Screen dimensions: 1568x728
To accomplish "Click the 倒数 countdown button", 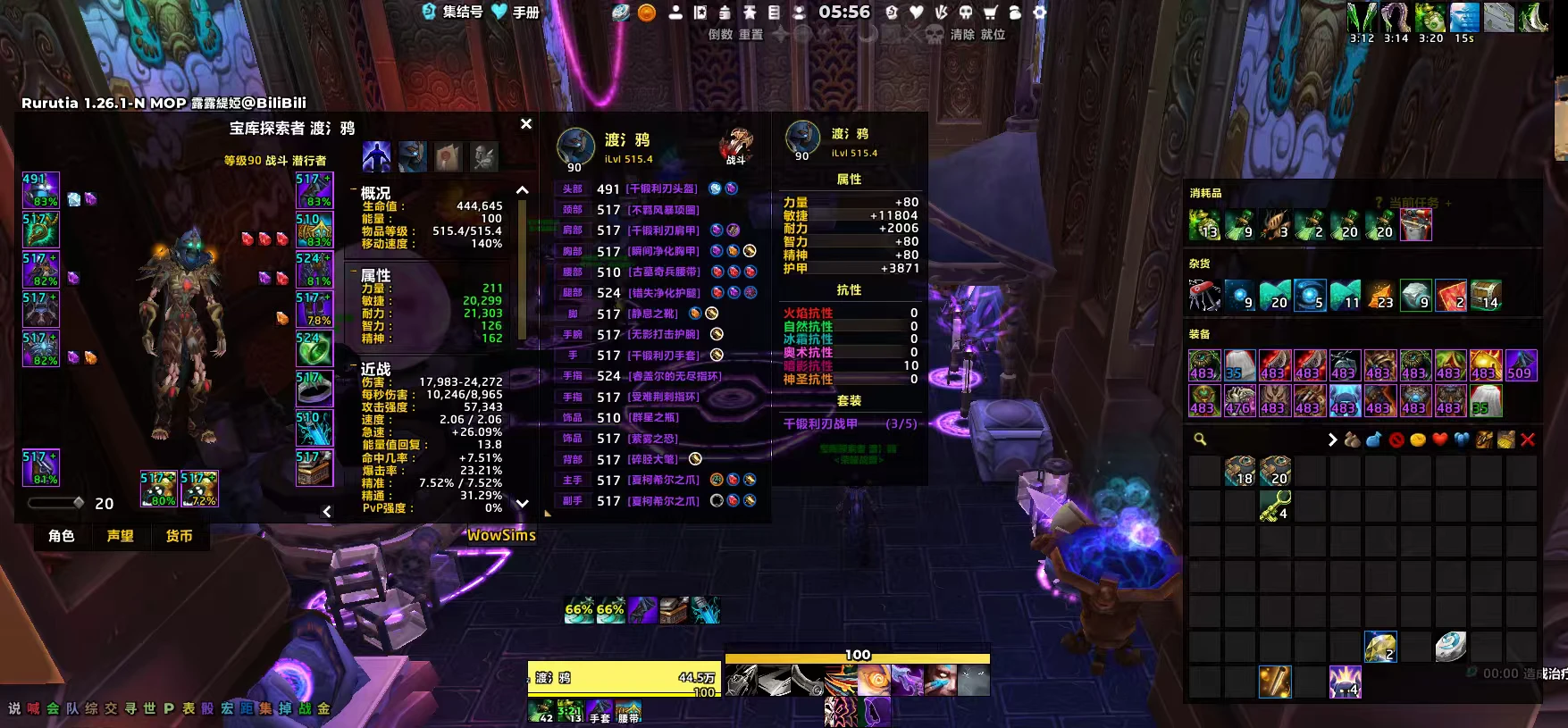I will click(x=720, y=35).
